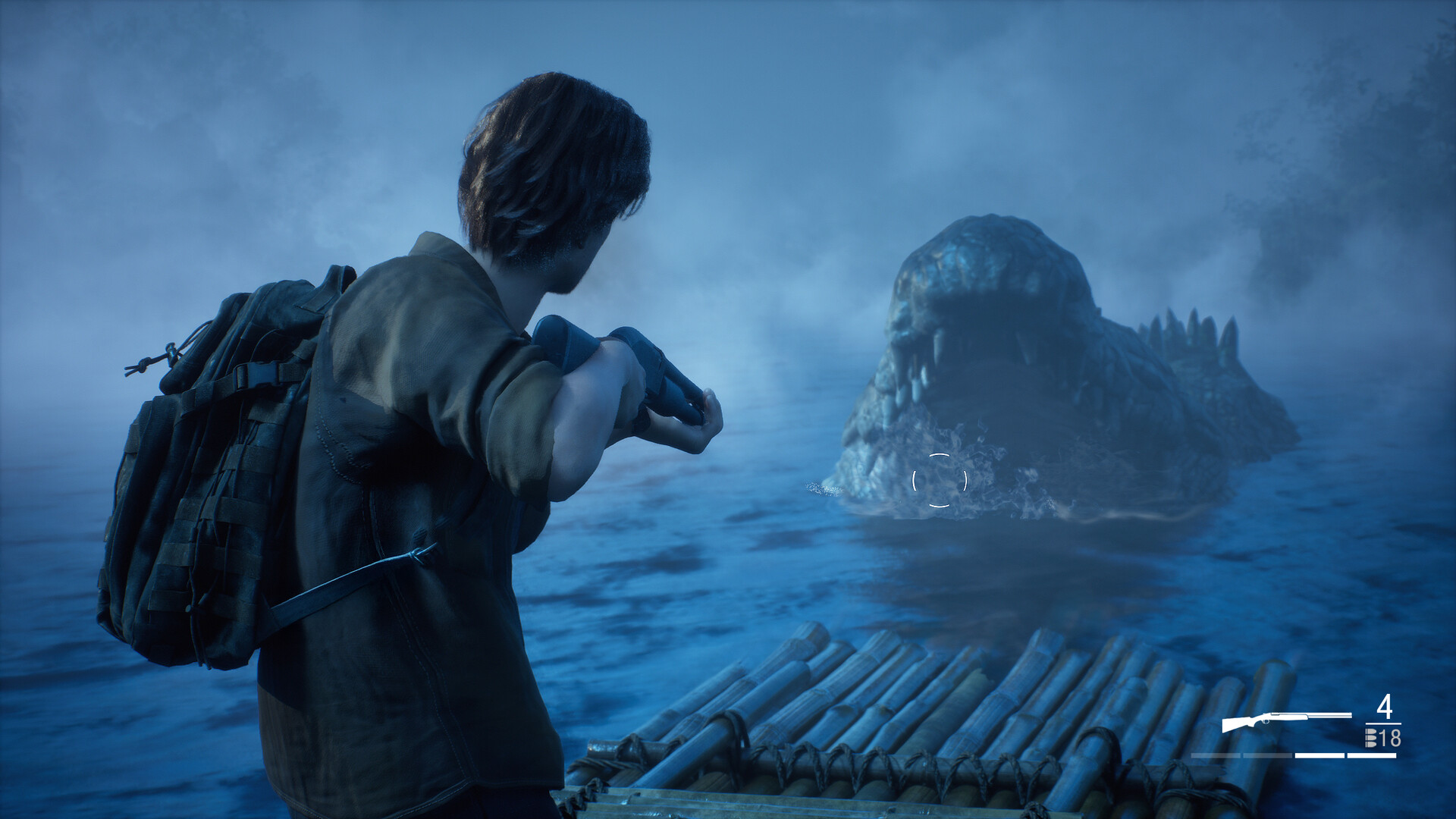
Task: Click the shell reserve ammo icon
Action: click(x=1370, y=738)
